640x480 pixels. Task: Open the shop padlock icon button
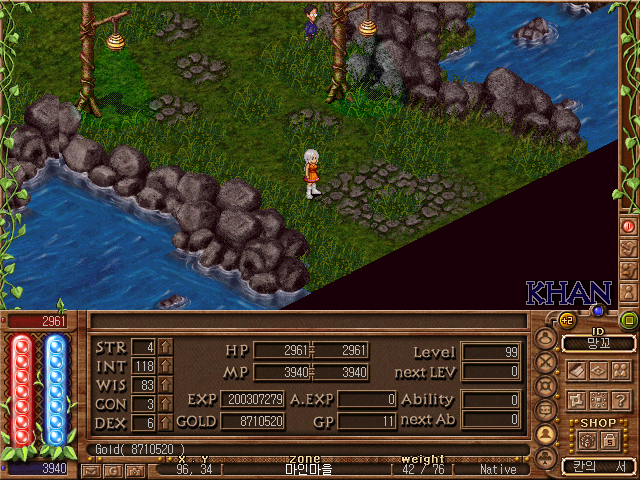pos(608,441)
